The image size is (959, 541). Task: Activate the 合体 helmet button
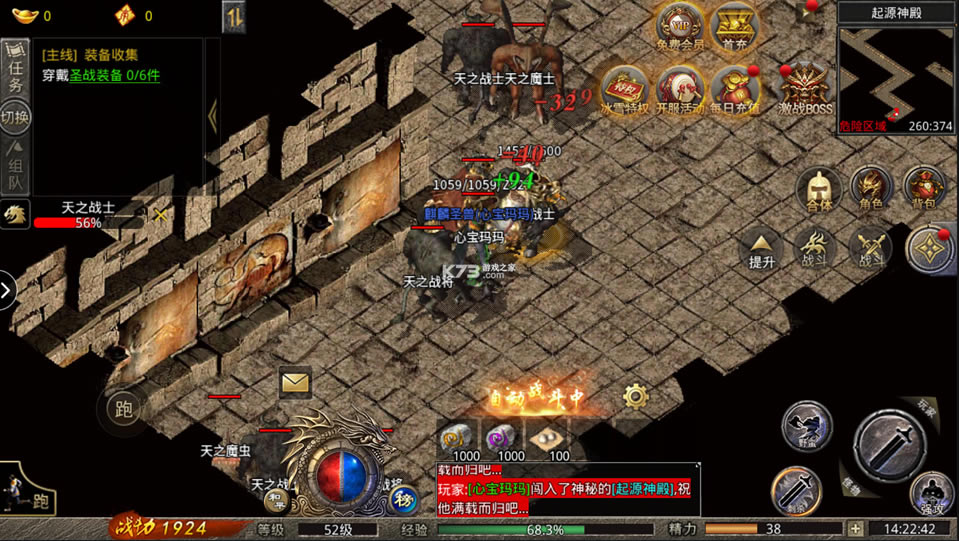click(x=819, y=186)
